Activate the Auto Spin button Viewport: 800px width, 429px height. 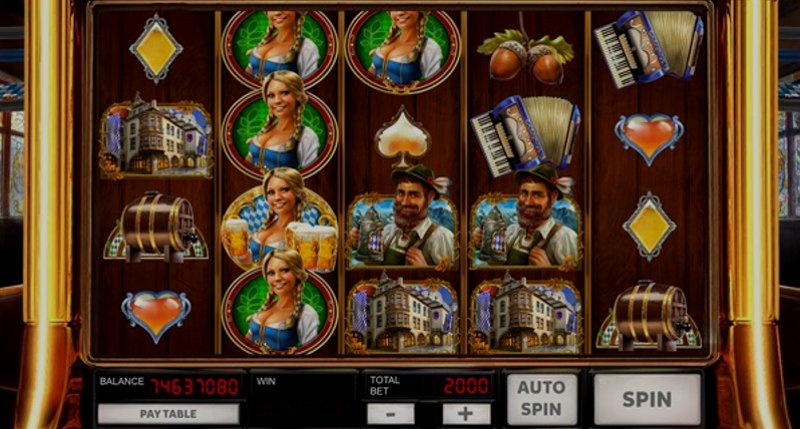[x=541, y=399]
